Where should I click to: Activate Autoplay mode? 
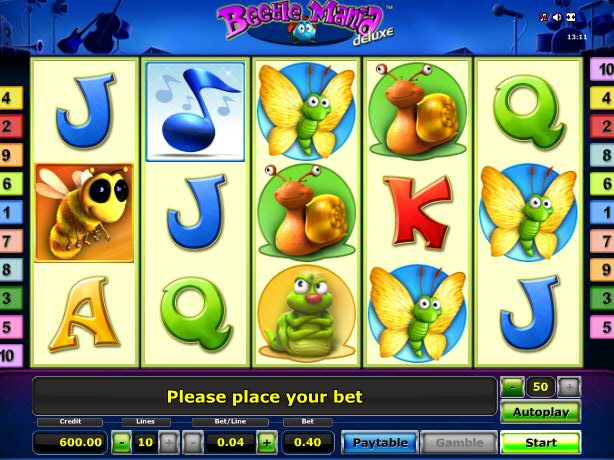[540, 412]
